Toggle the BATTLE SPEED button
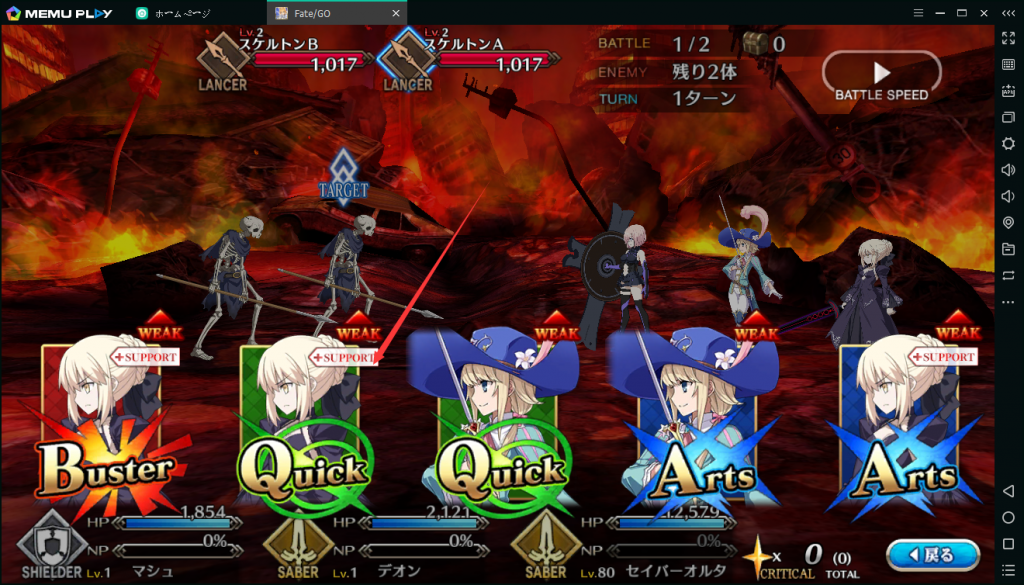1024x585 pixels. [881, 77]
